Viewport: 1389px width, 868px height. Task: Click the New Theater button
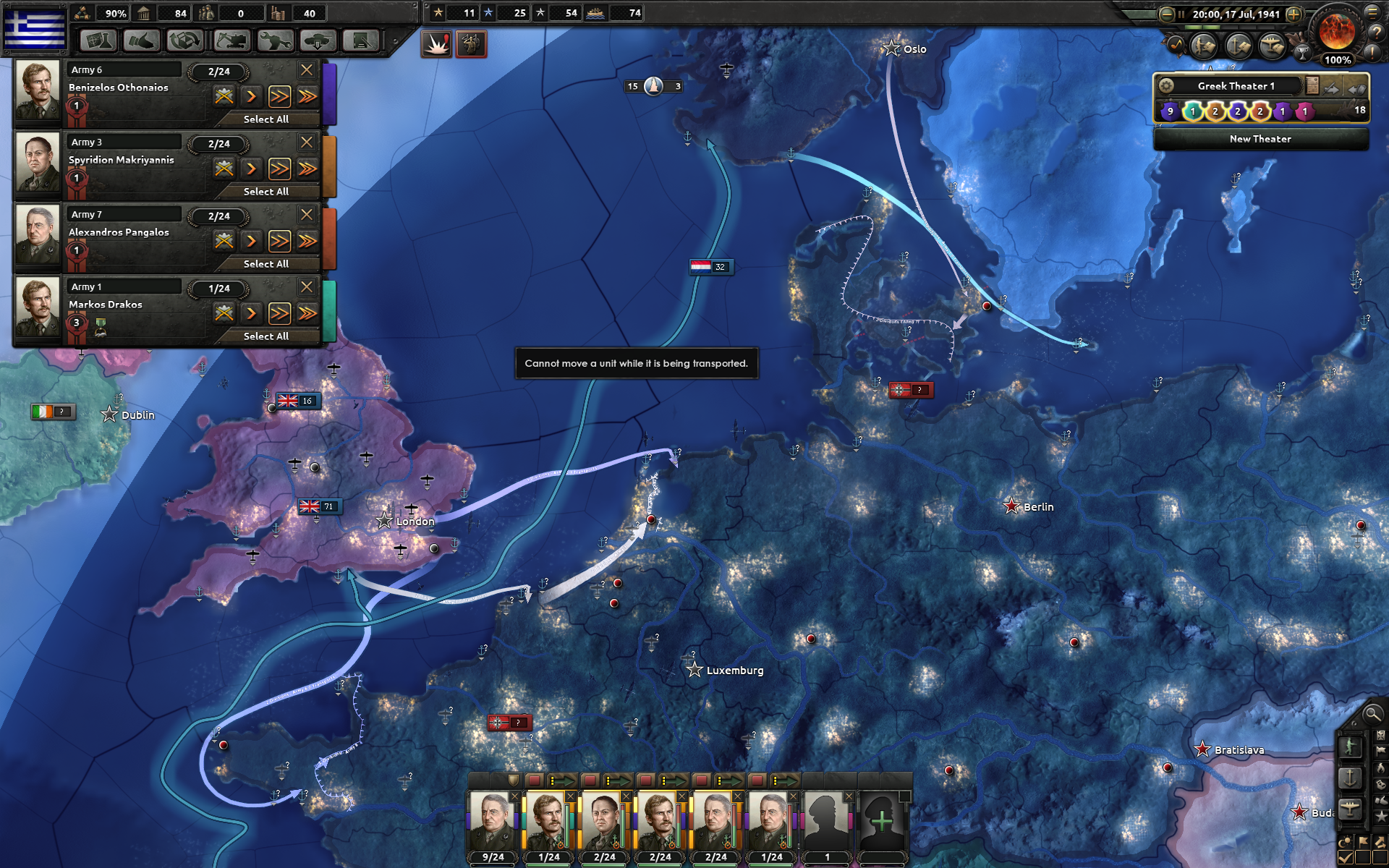1260,139
